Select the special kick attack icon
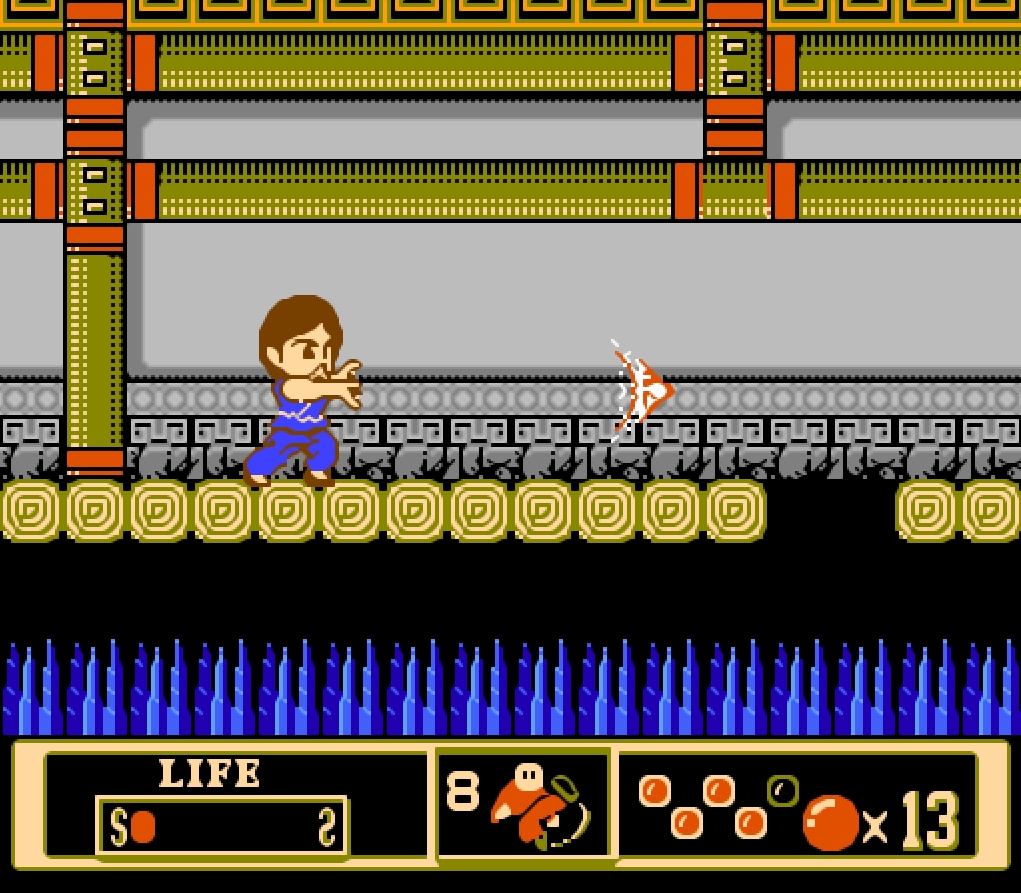Image resolution: width=1021 pixels, height=893 pixels. (x=540, y=806)
